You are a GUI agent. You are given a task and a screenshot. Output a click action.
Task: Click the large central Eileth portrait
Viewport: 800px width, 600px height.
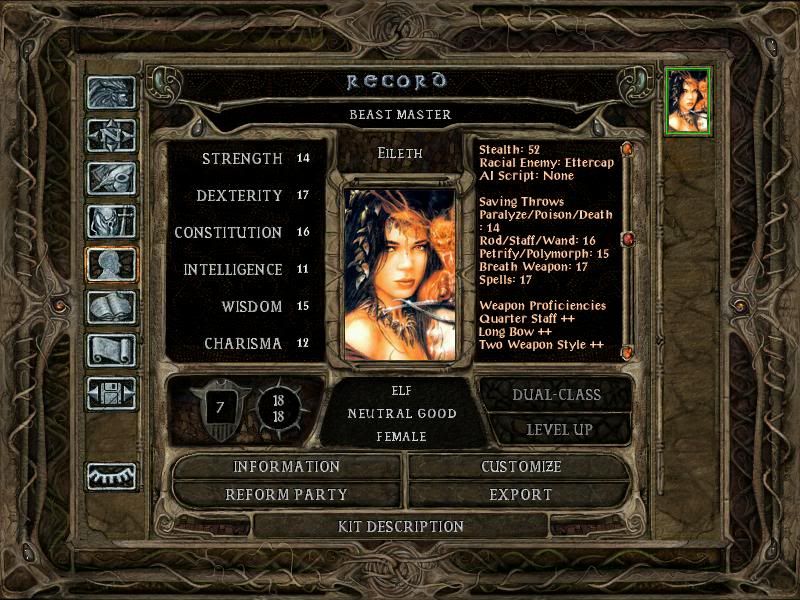(400, 272)
